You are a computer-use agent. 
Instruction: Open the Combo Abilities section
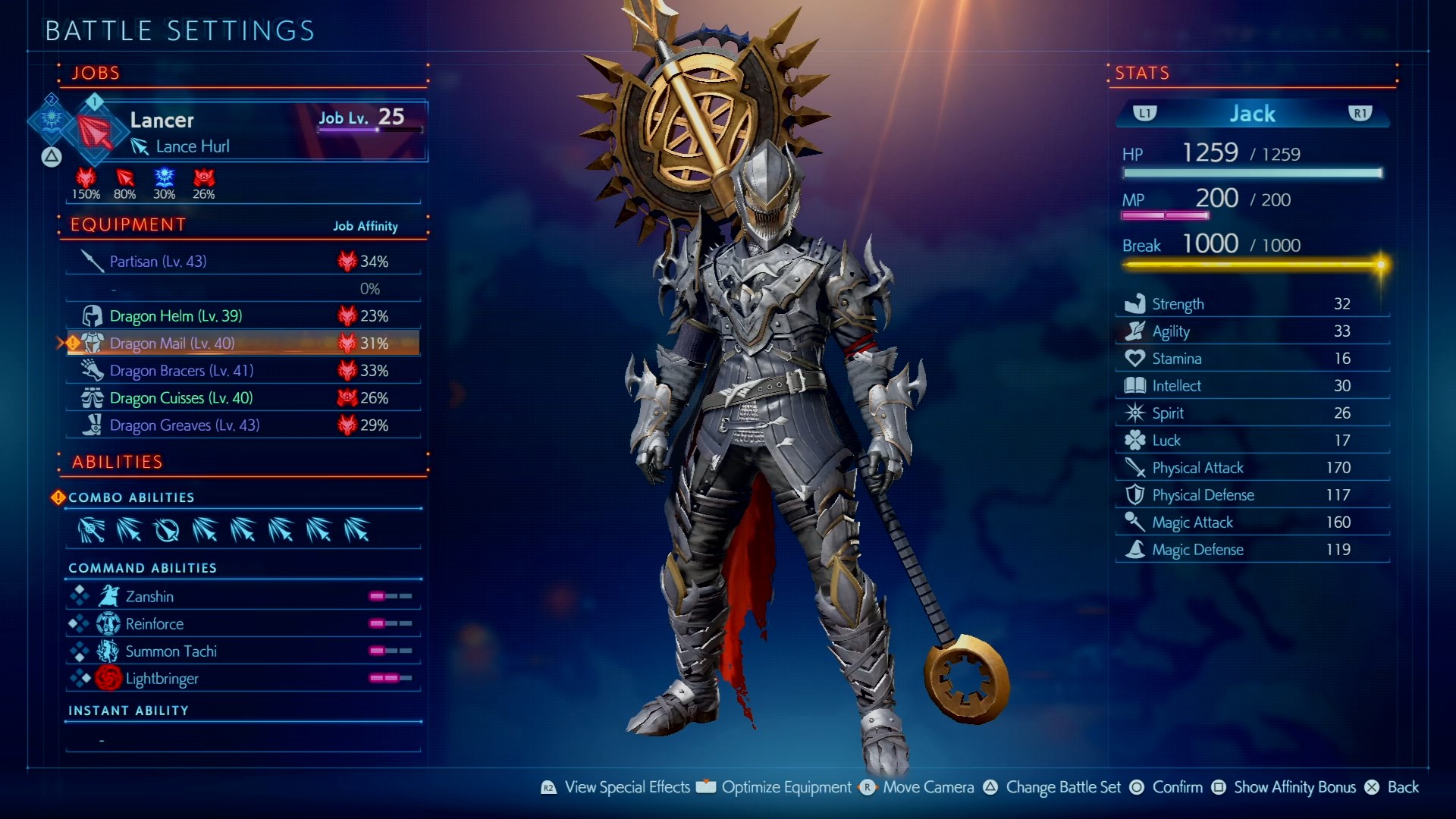point(131,497)
